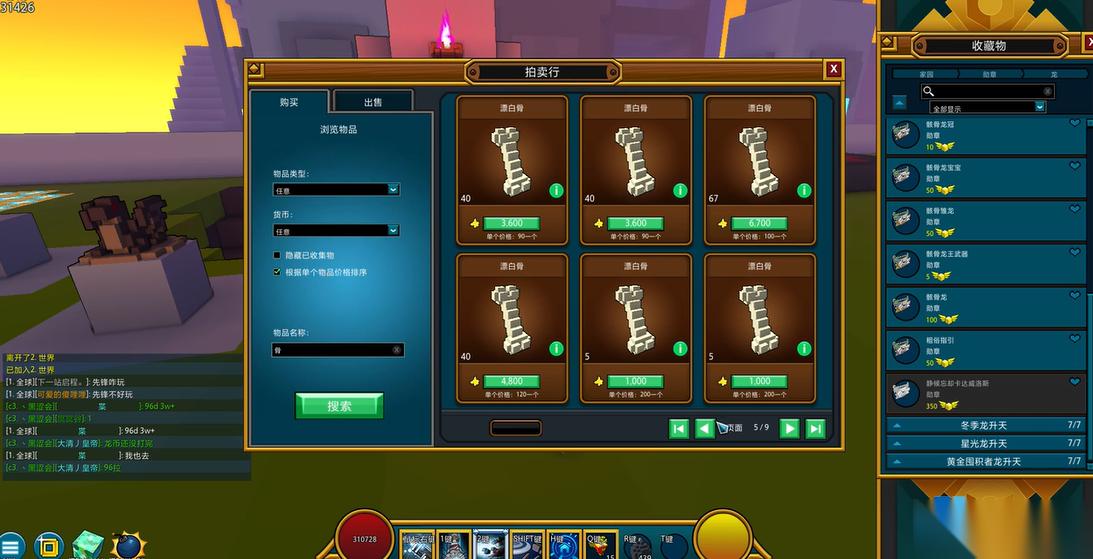
Task: Open the 全部显示 filter dropdown in 收藏物
Action: (986, 107)
